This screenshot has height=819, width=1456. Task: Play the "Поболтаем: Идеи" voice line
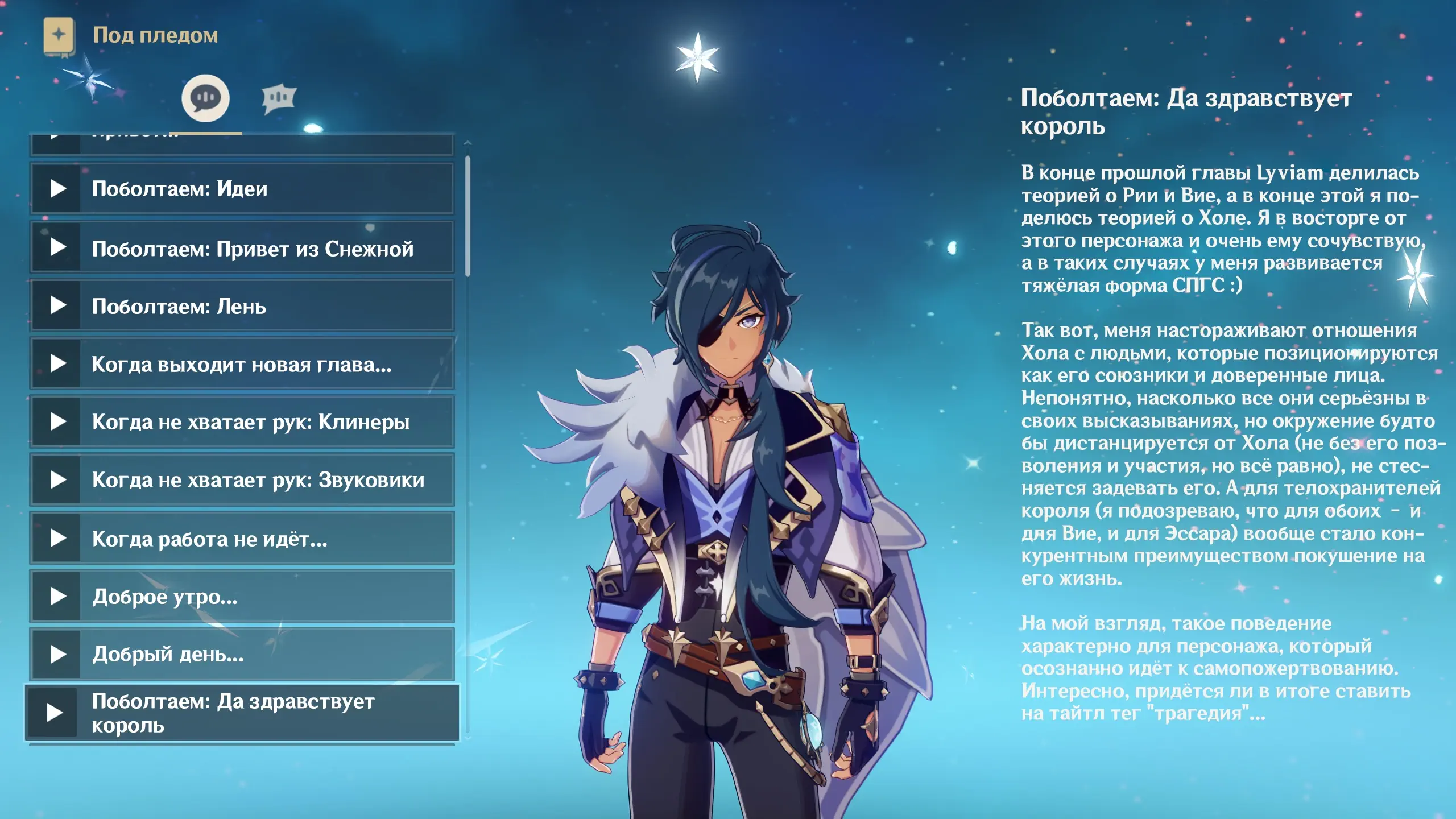(242, 189)
